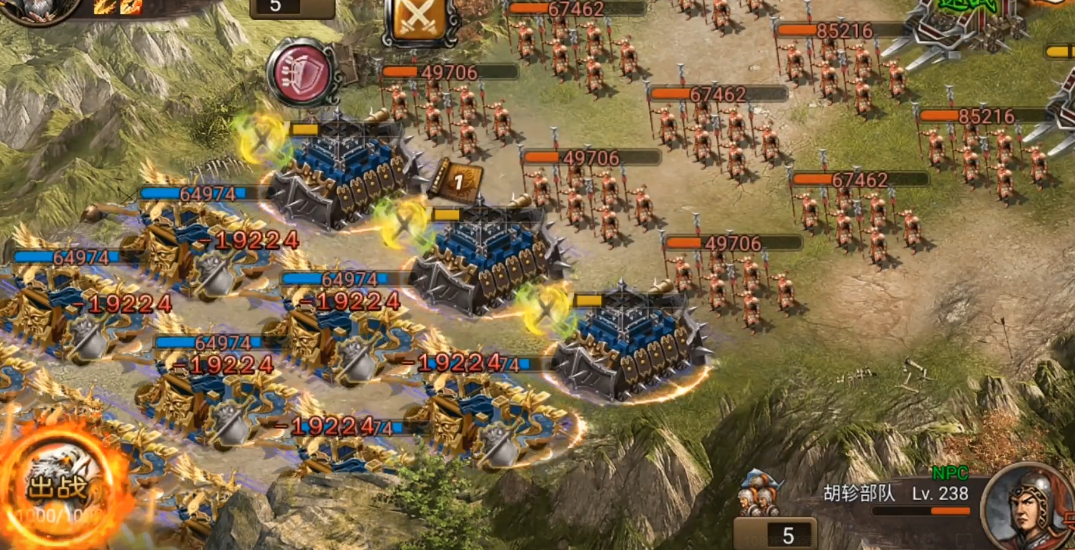This screenshot has width=1075, height=550.
Task: Click the enemy general portrait for 胡轸部队
Action: pyautogui.click(x=1024, y=505)
